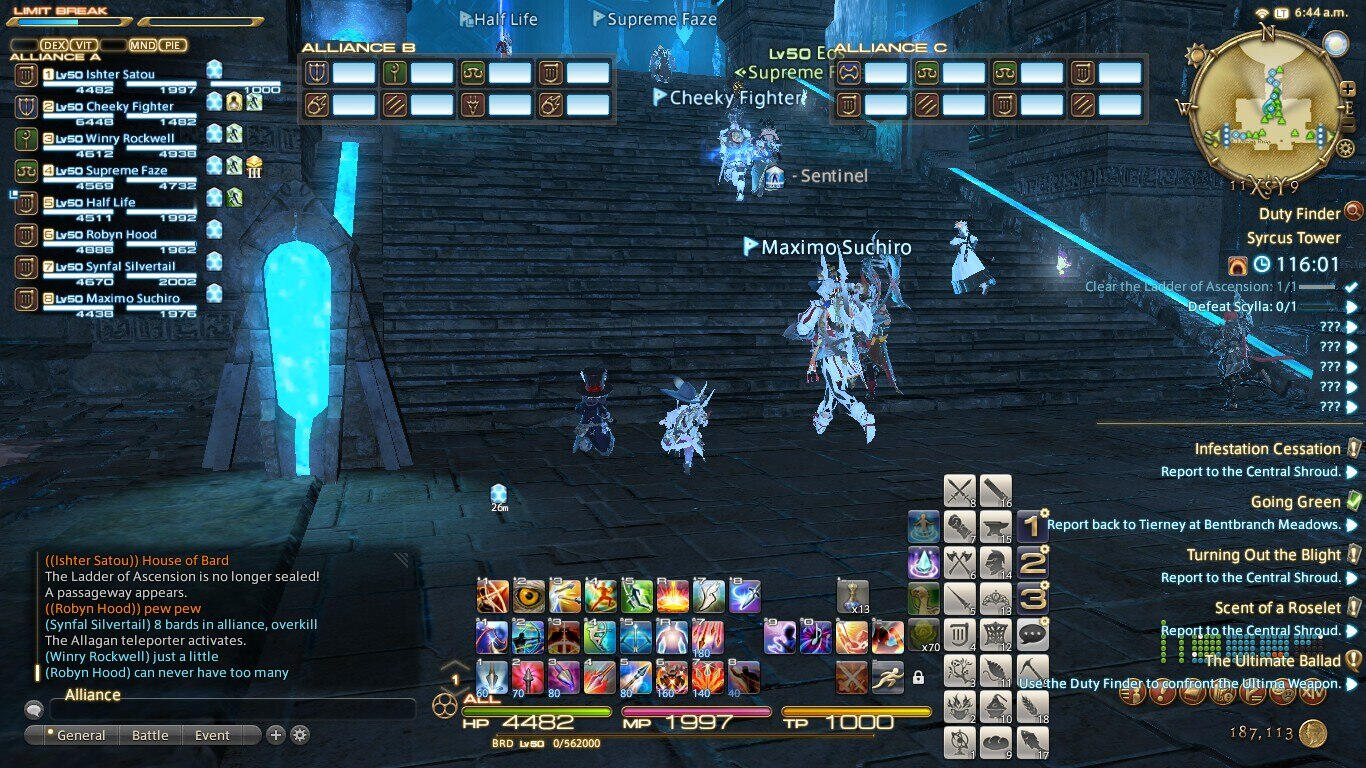The image size is (1366, 768).
Task: Zoom in the minimap with plus button
Action: [1347, 88]
